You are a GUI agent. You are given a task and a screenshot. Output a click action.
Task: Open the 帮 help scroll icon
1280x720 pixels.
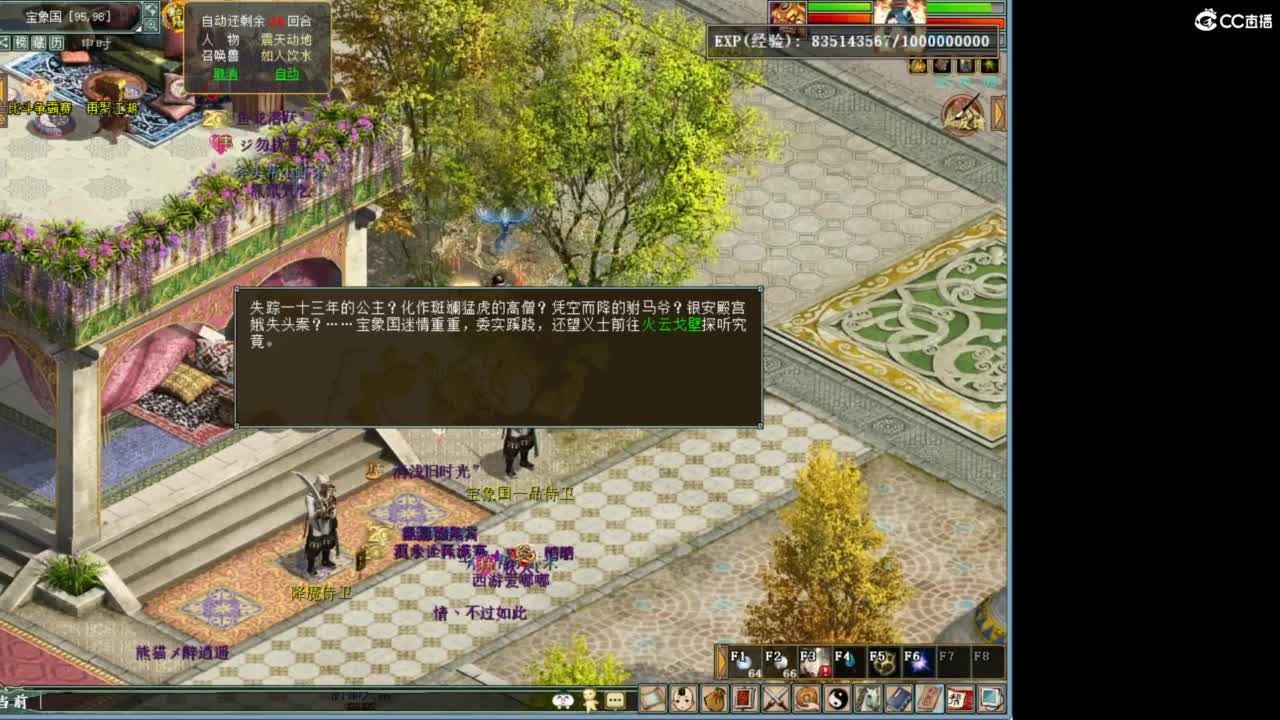959,701
